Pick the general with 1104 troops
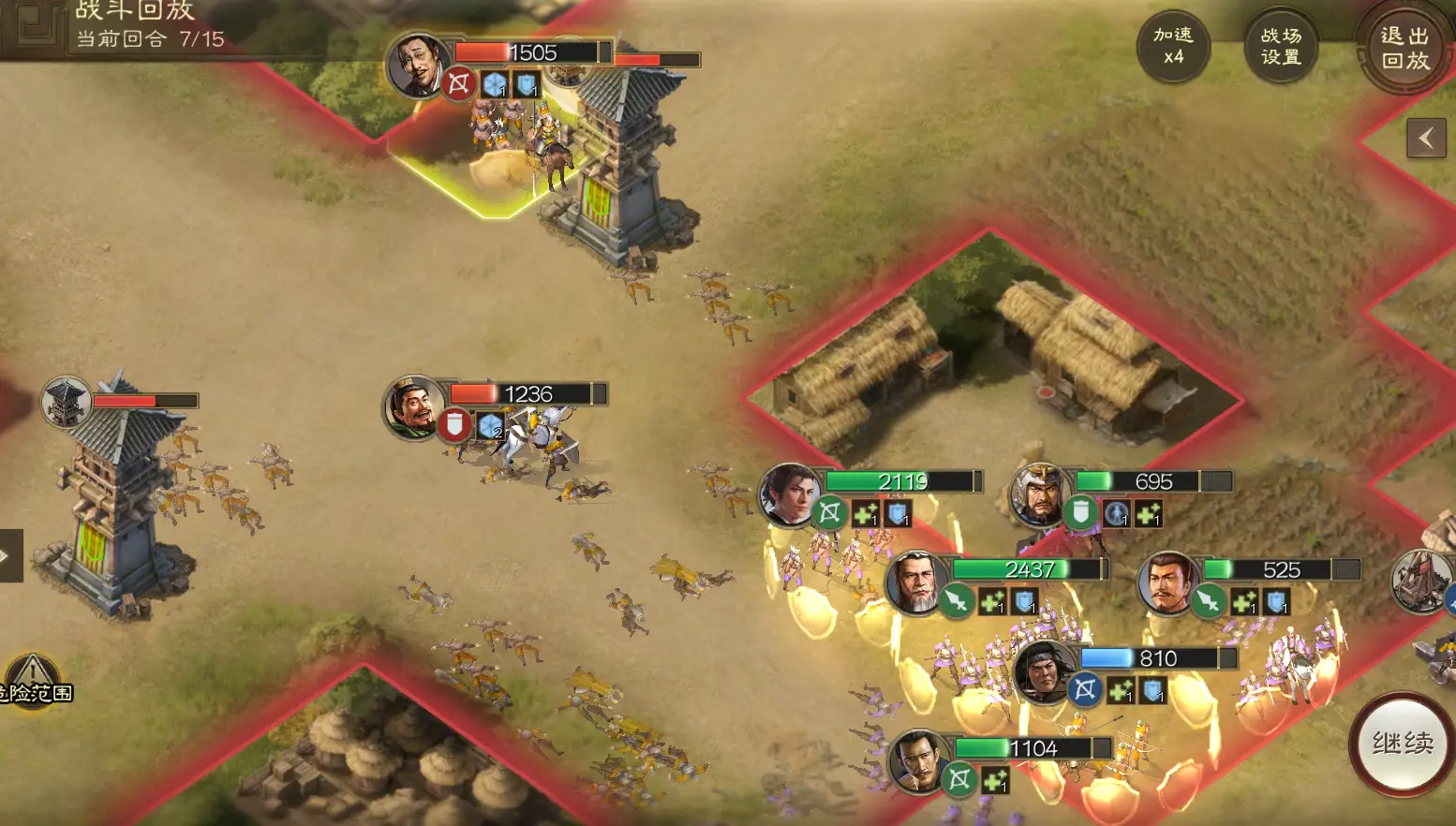 917,760
